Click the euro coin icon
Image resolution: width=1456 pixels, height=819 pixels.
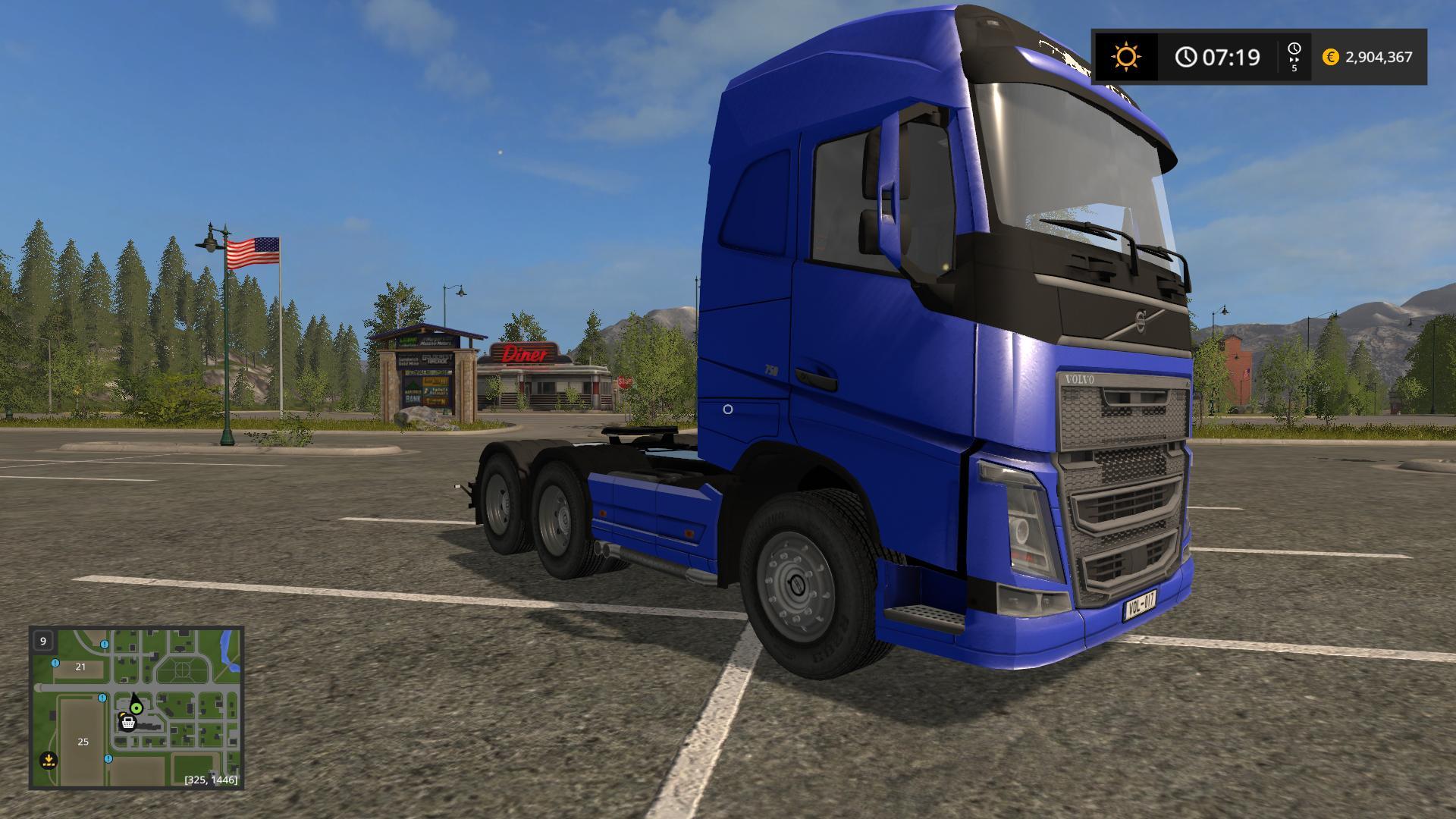[1331, 57]
